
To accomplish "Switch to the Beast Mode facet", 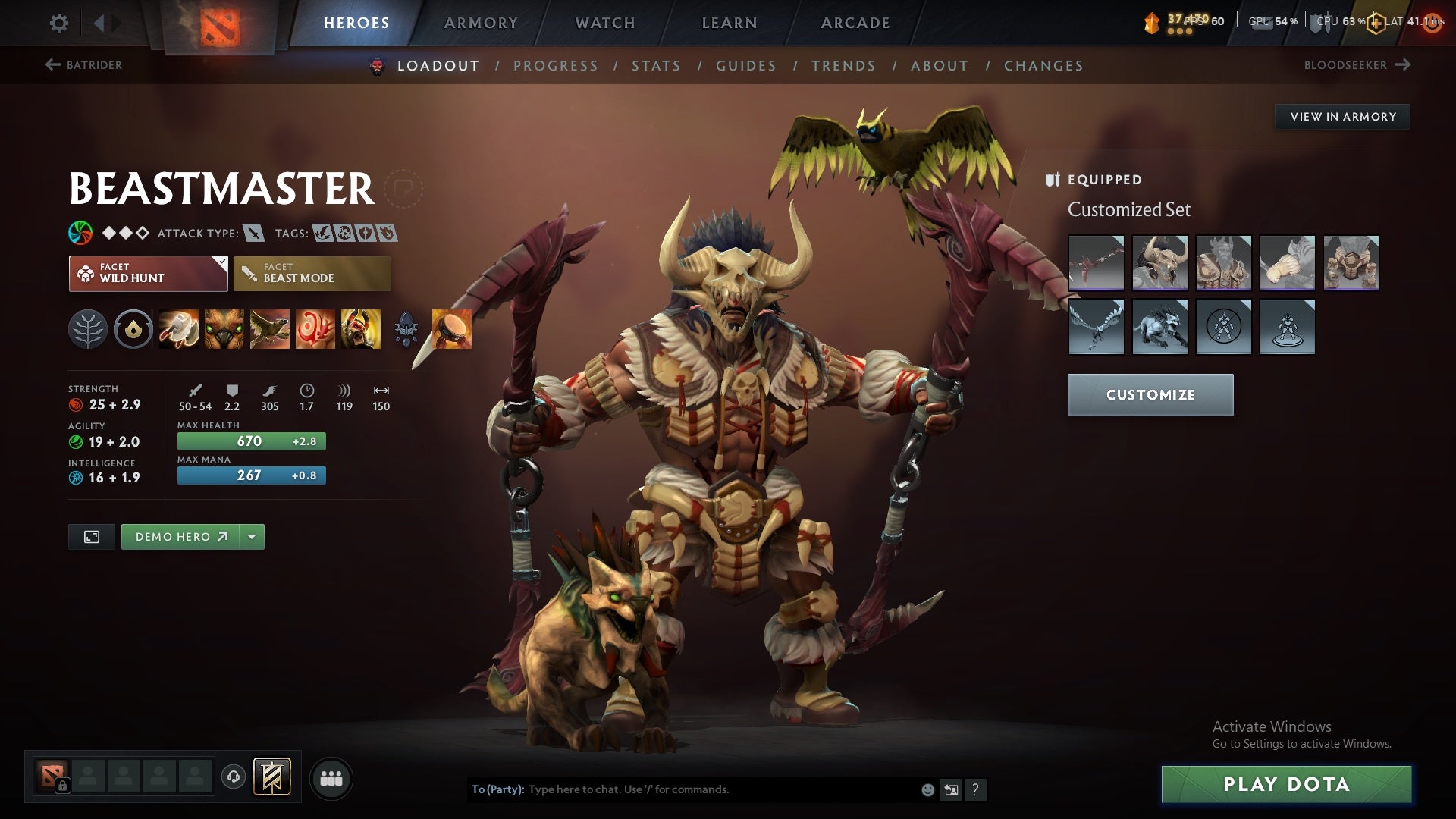I will [x=311, y=273].
